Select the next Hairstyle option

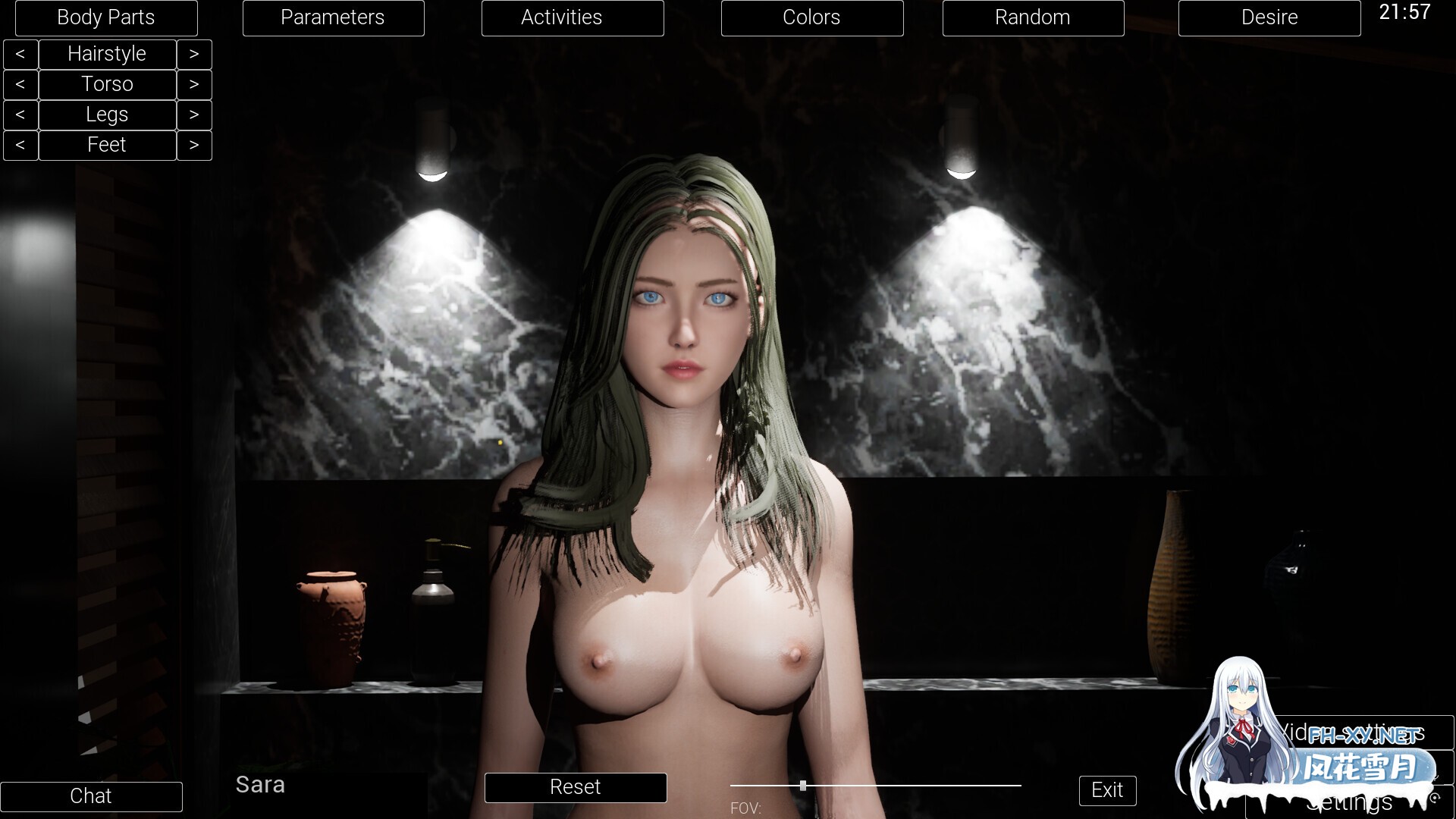point(194,54)
